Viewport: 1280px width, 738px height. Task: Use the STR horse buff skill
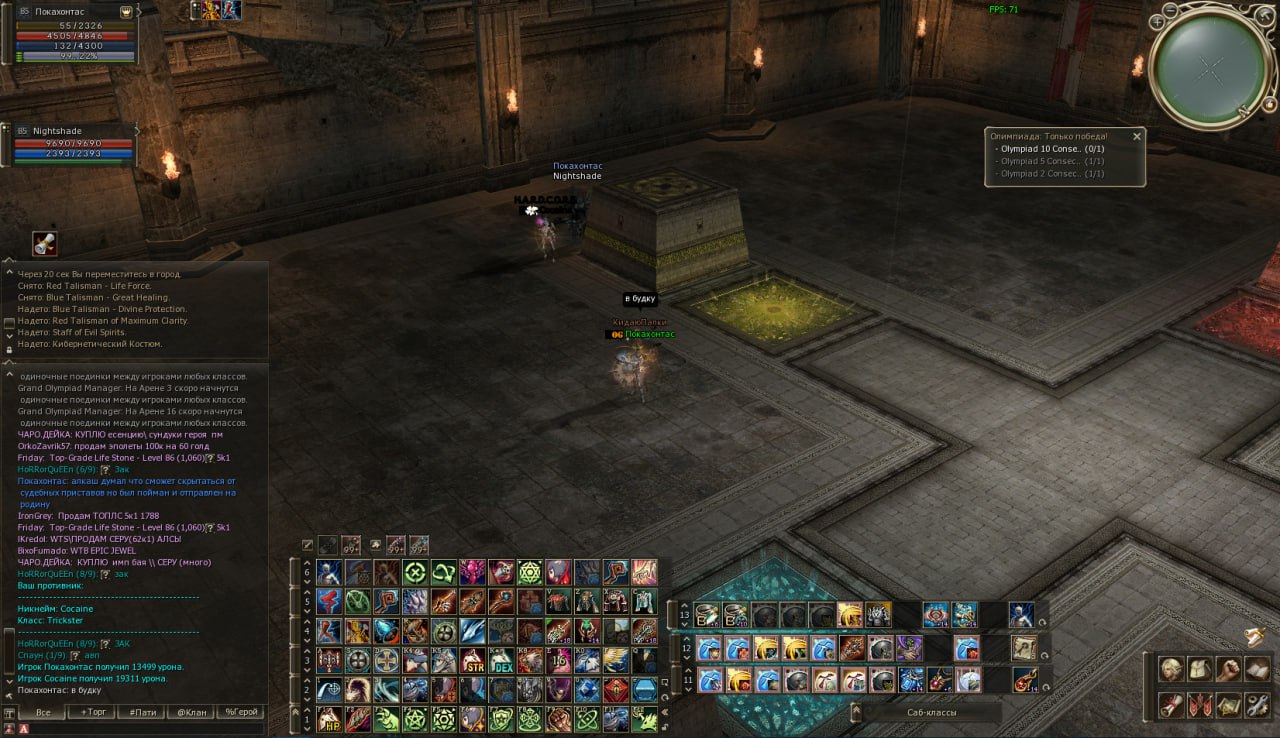tap(473, 661)
